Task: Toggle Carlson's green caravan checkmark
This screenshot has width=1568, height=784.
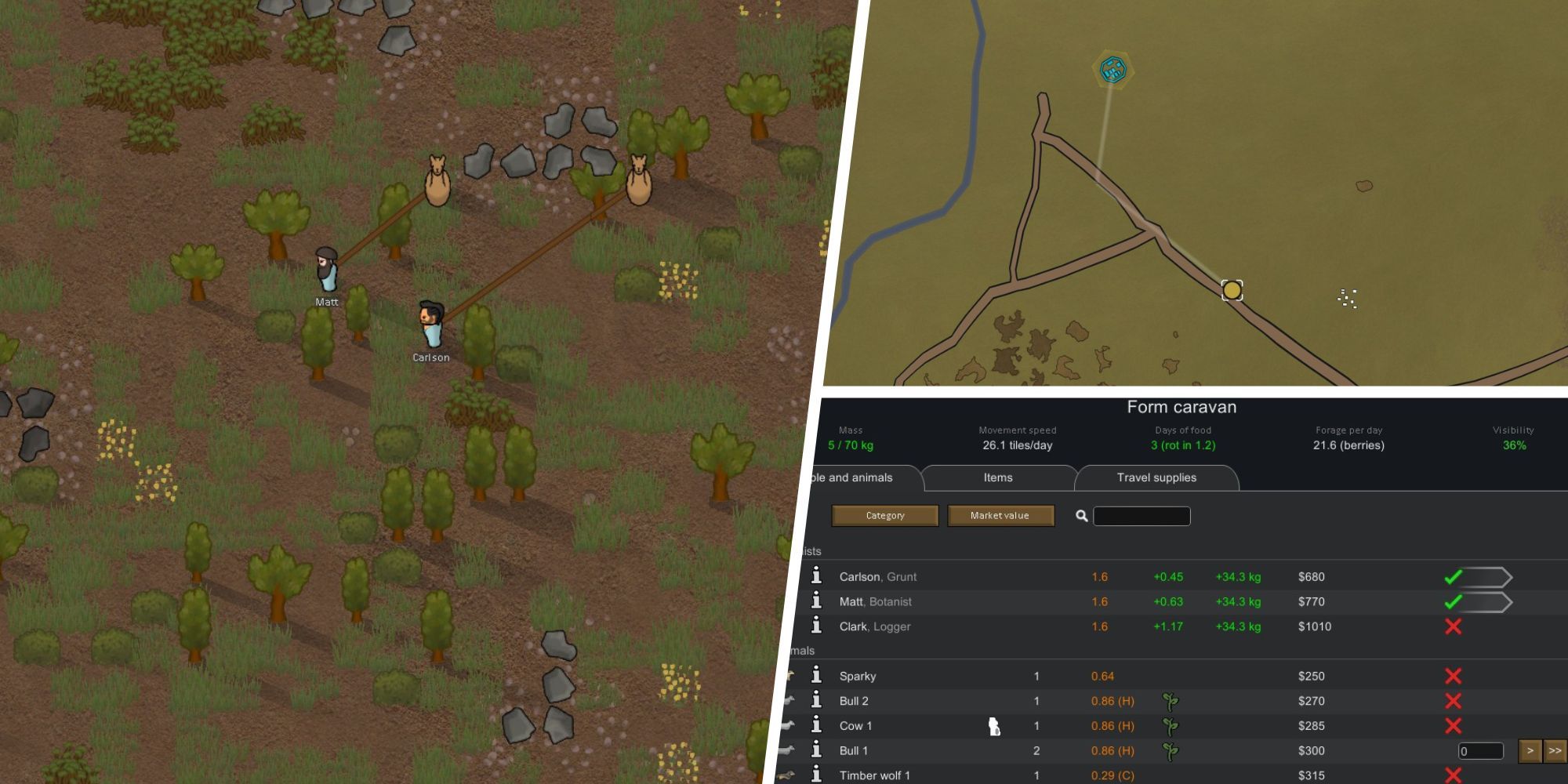Action: click(x=1453, y=577)
